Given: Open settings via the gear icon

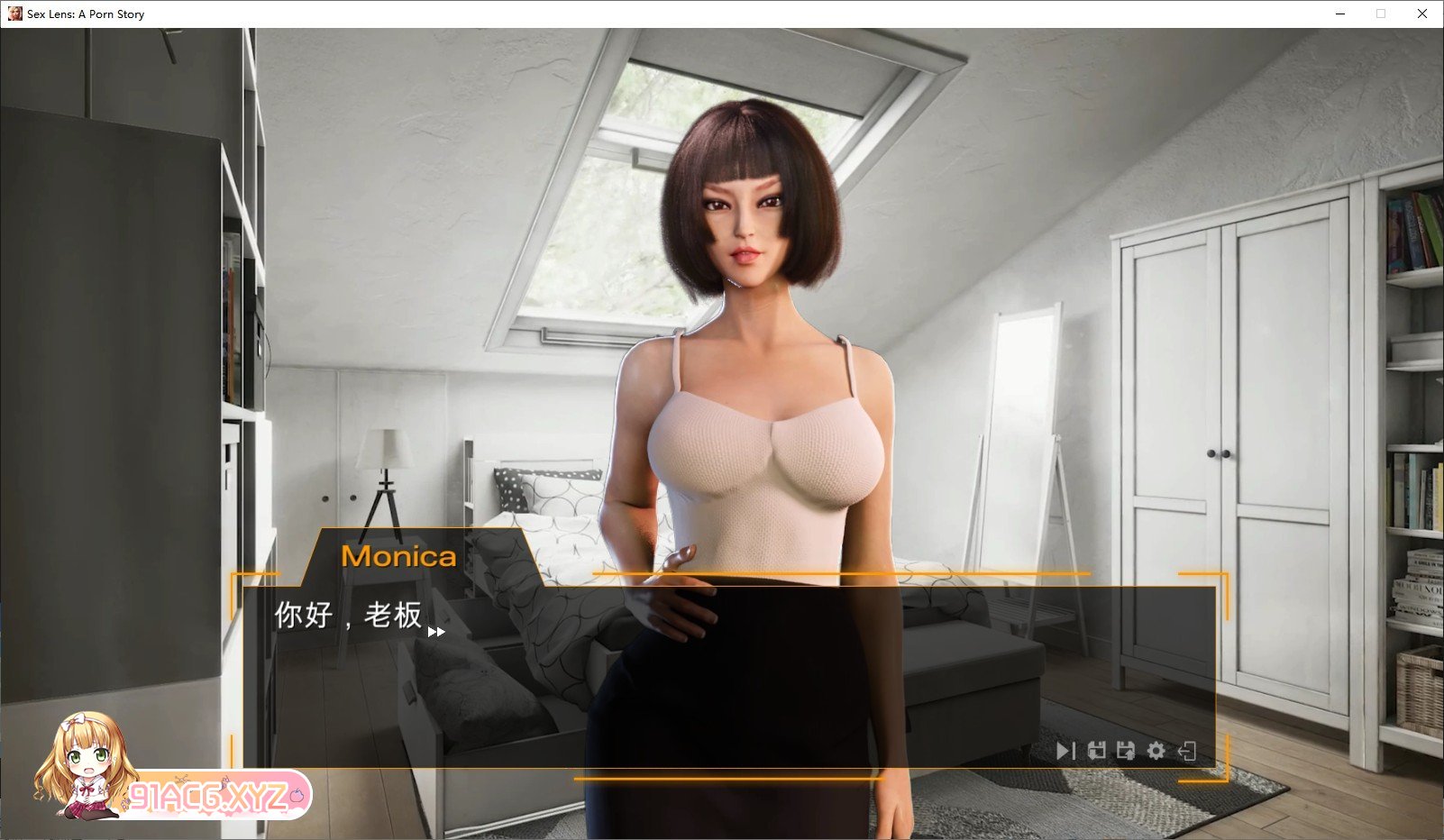Looking at the screenshot, I should [x=1156, y=749].
